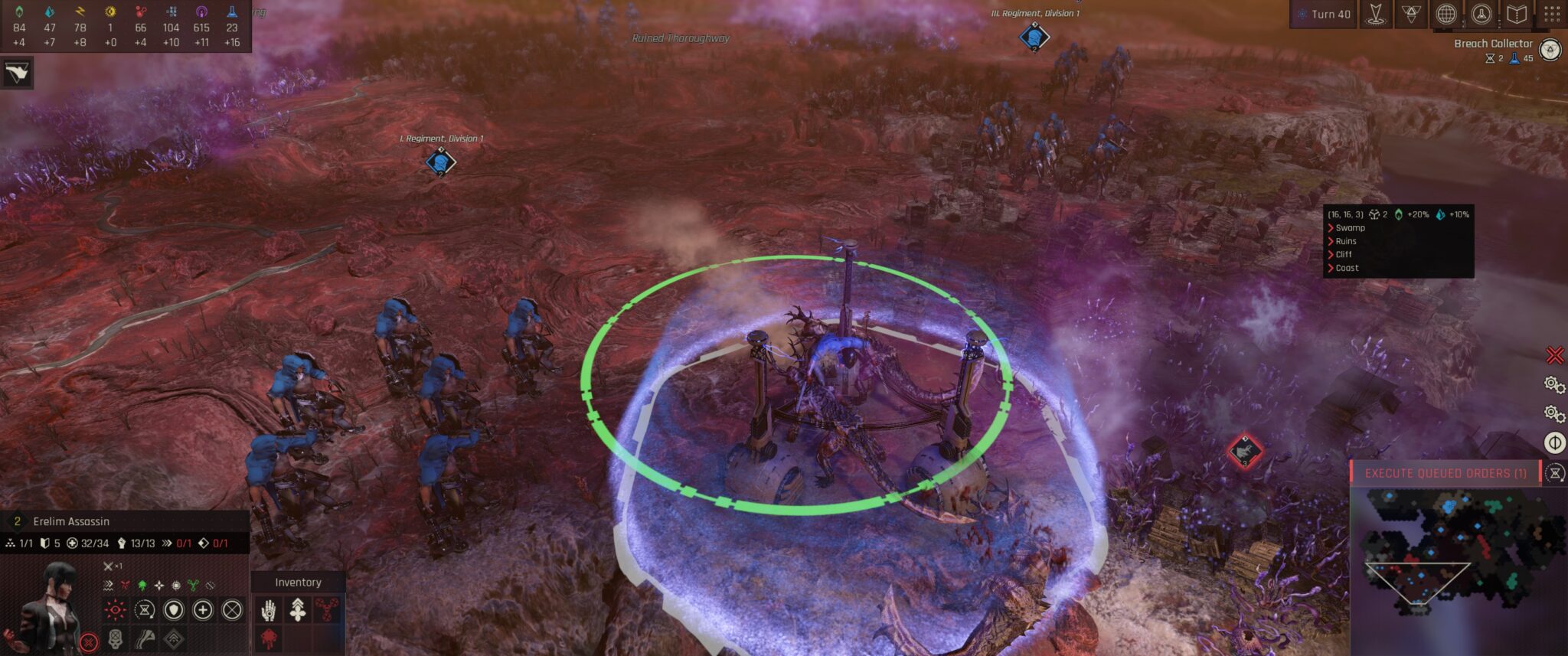The height and width of the screenshot is (656, 1568).
Task: Open the globe world overview icon
Action: point(1445,14)
